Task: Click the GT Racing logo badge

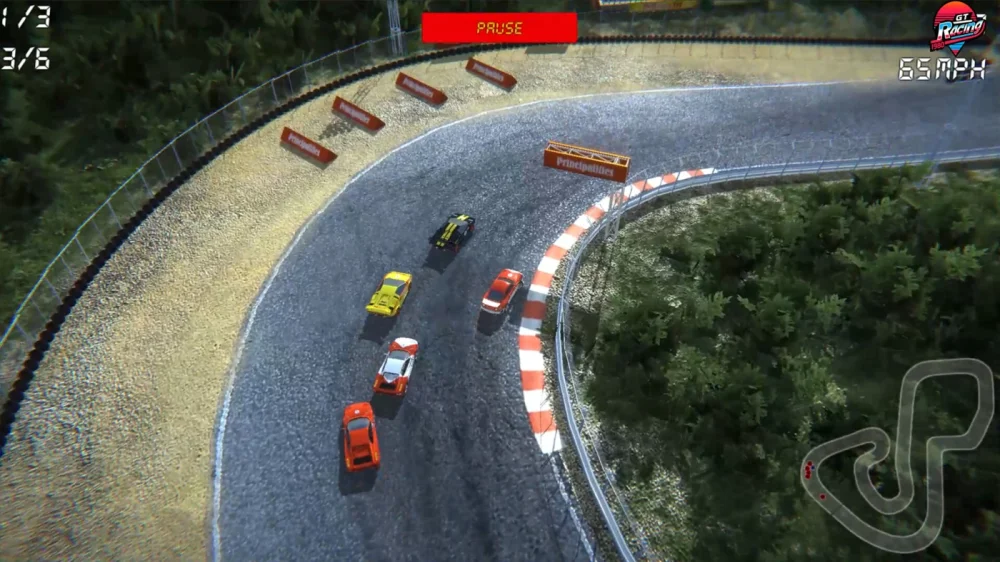Action: [958, 27]
